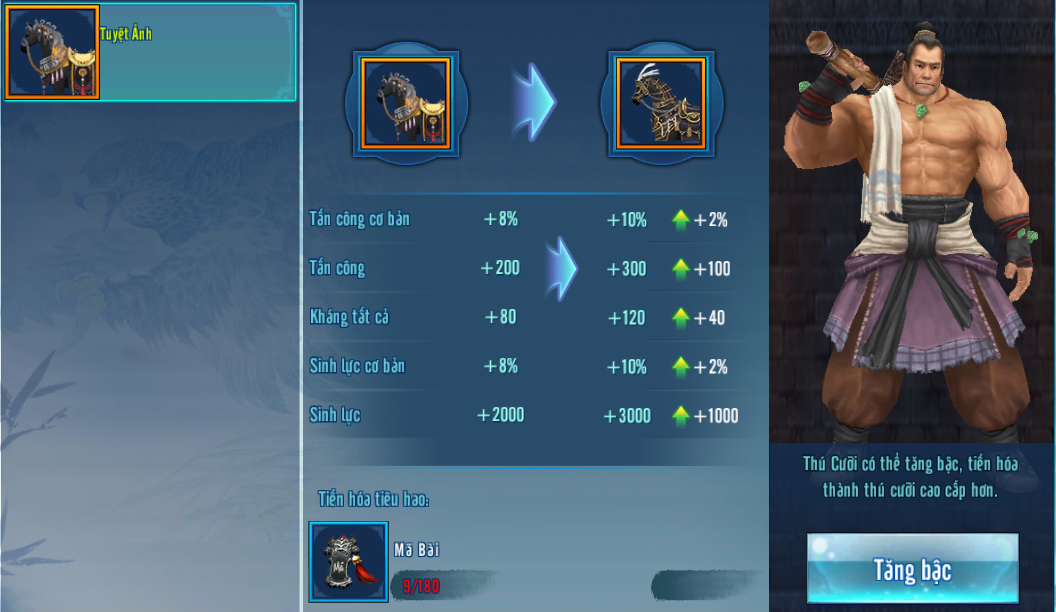Select the Mã Bài material icon
Screen dimensions: 1056x612
tap(349, 562)
